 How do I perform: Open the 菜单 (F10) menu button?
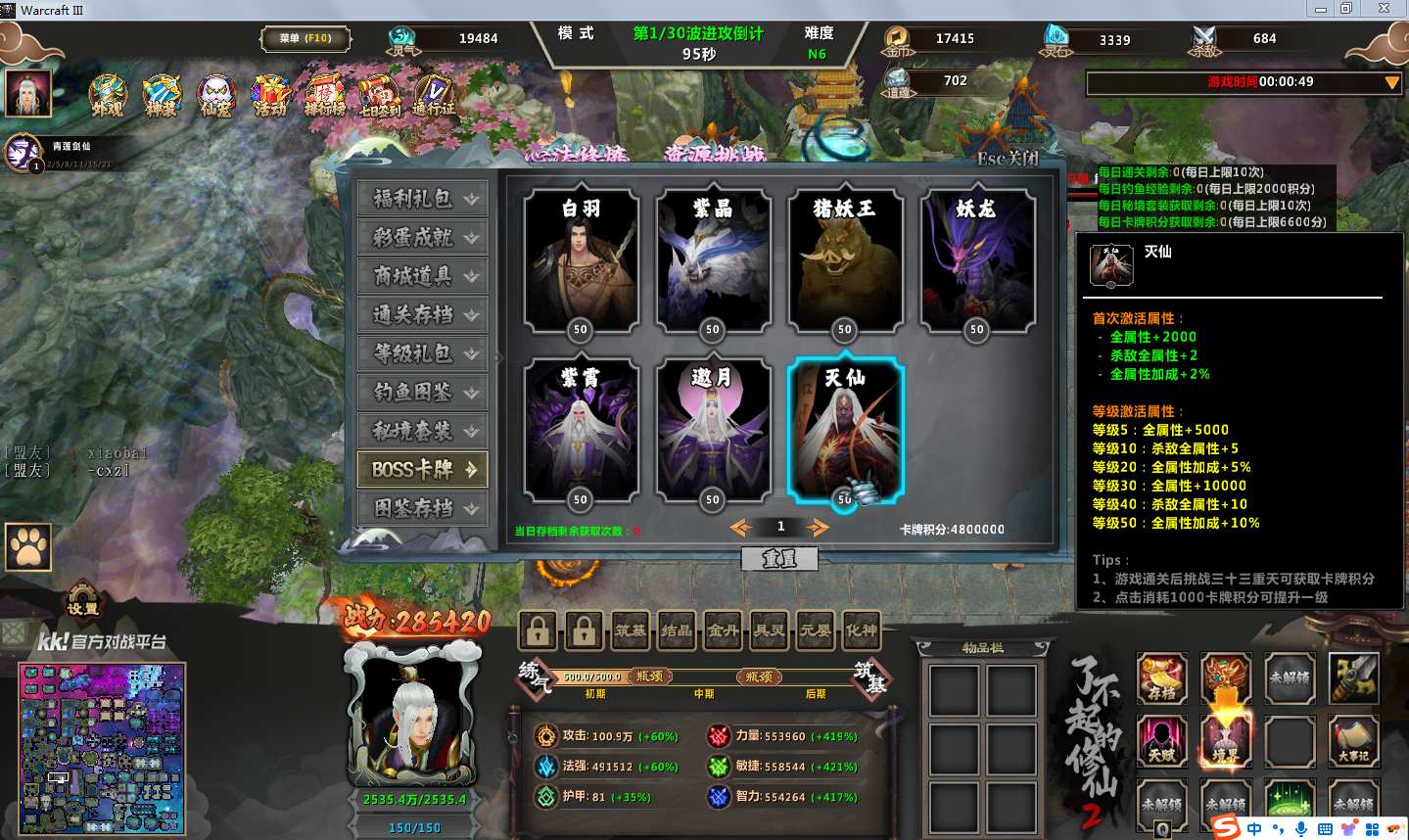pyautogui.click(x=305, y=39)
